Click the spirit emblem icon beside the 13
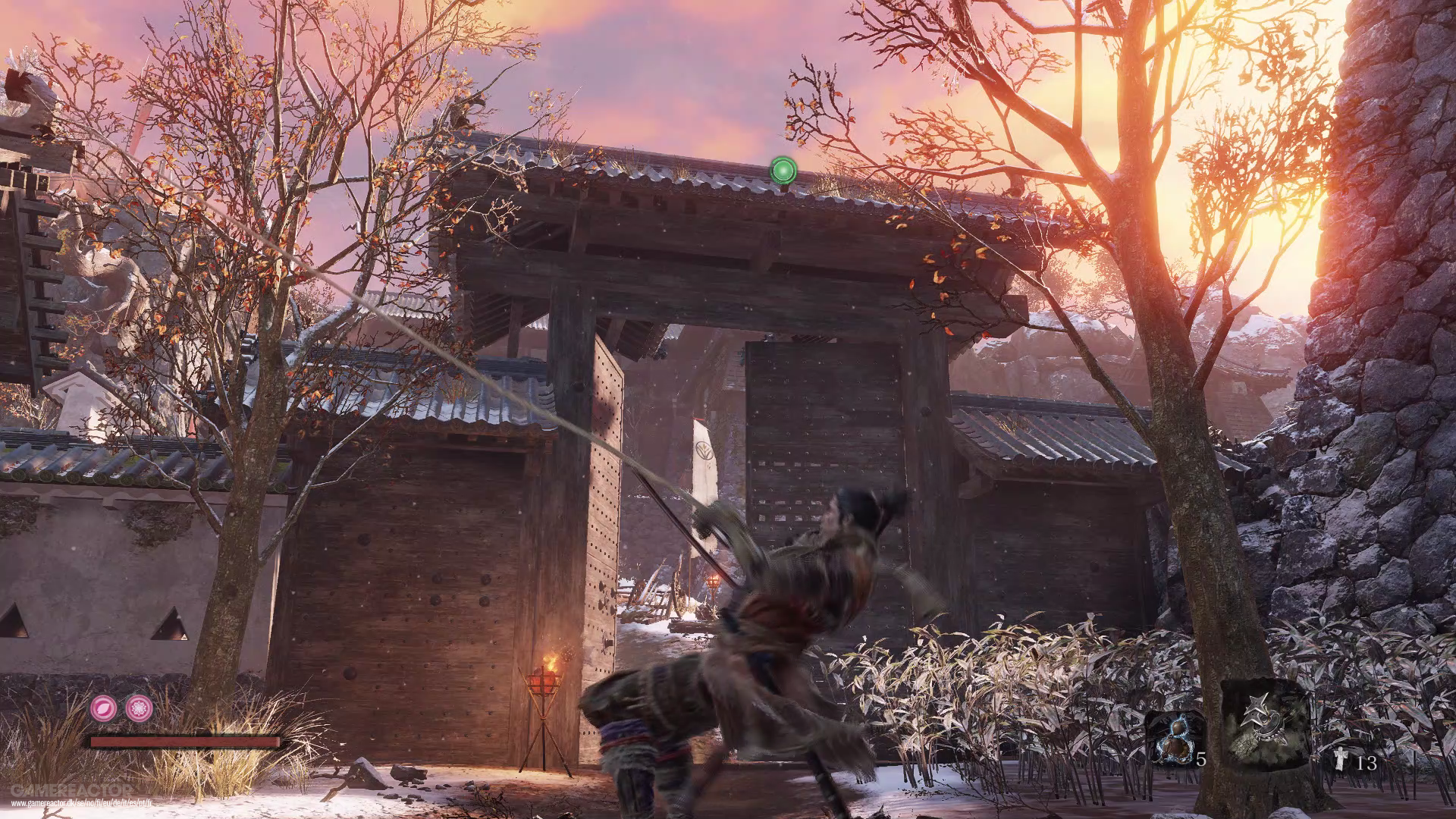This screenshot has height=819, width=1456. [1341, 759]
